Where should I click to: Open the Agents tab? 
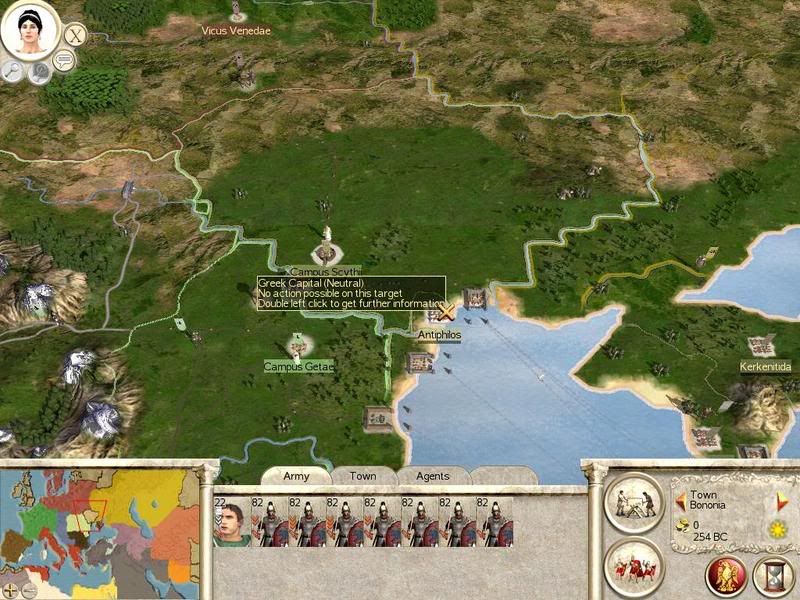coord(432,476)
